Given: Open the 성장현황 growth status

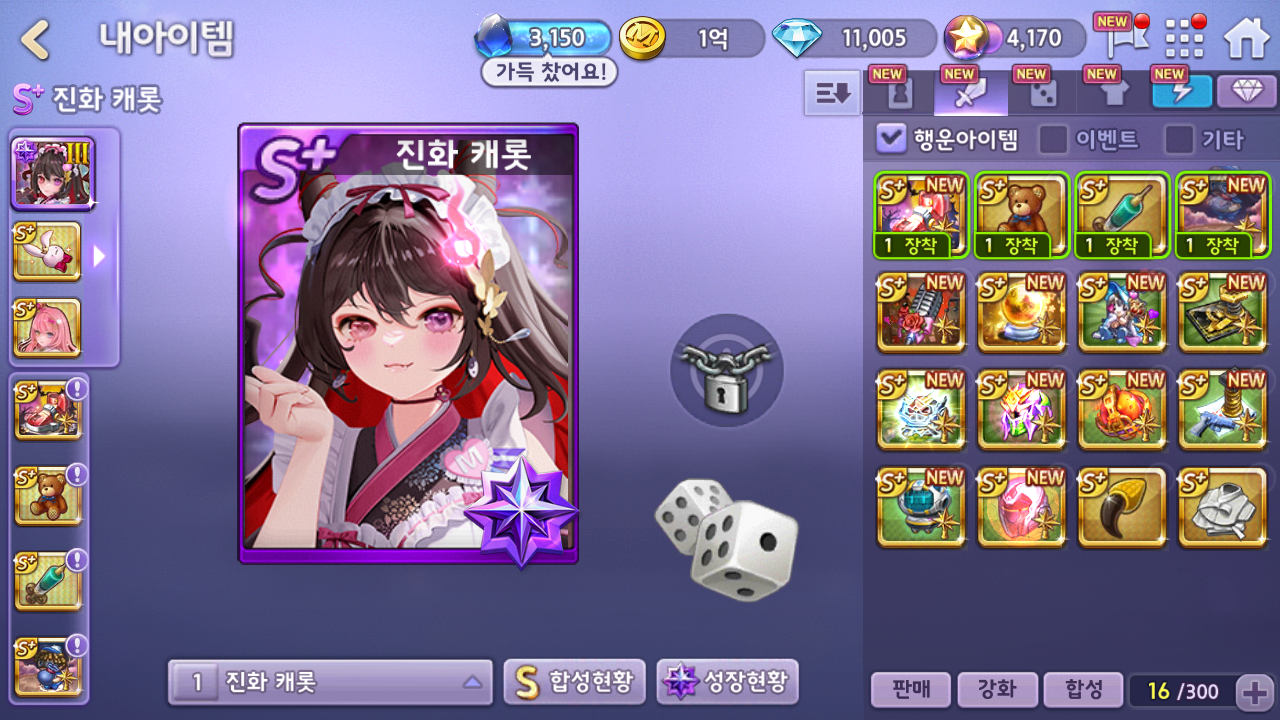Looking at the screenshot, I should [727, 683].
